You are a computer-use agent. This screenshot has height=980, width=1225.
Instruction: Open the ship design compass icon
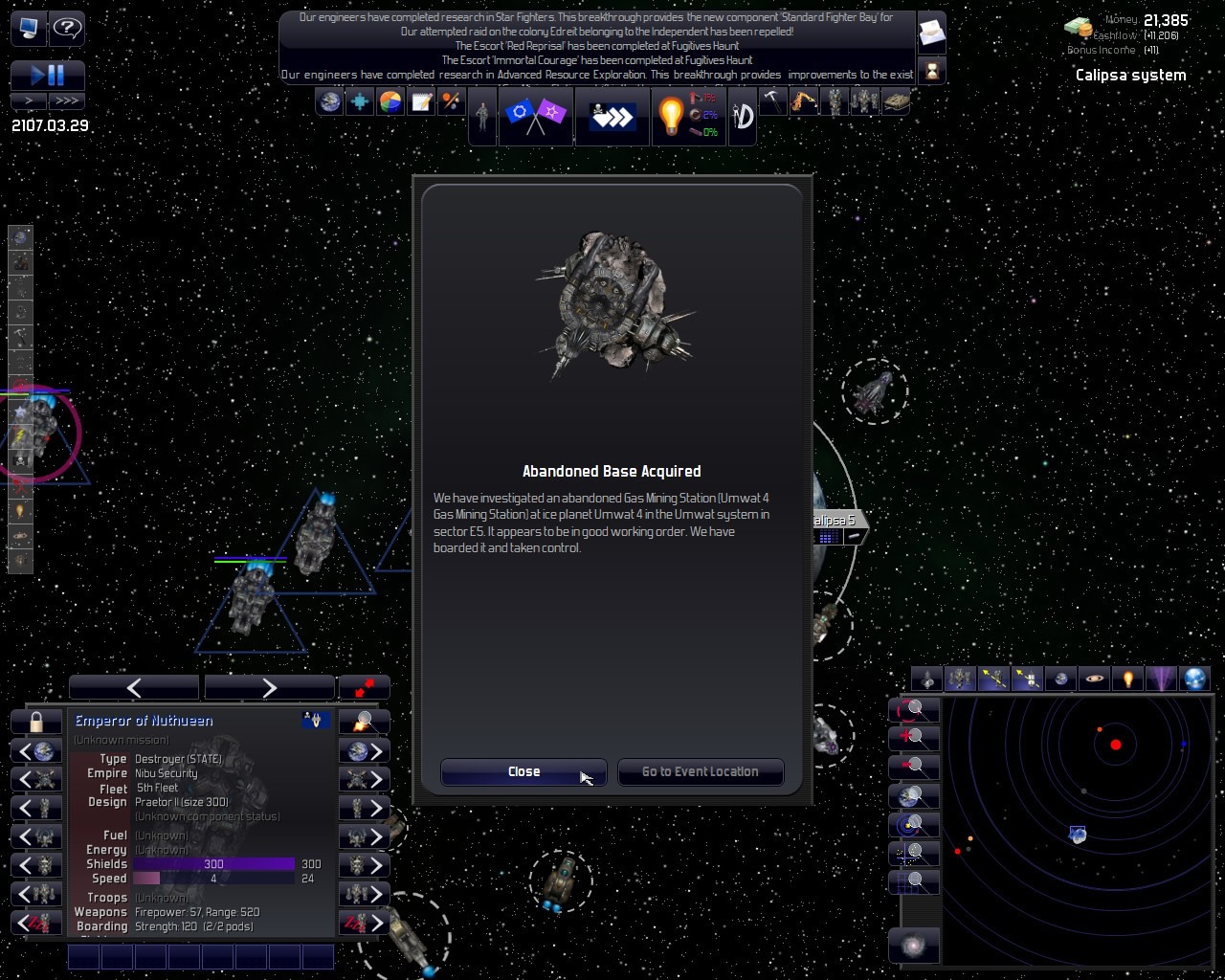pyautogui.click(x=743, y=117)
